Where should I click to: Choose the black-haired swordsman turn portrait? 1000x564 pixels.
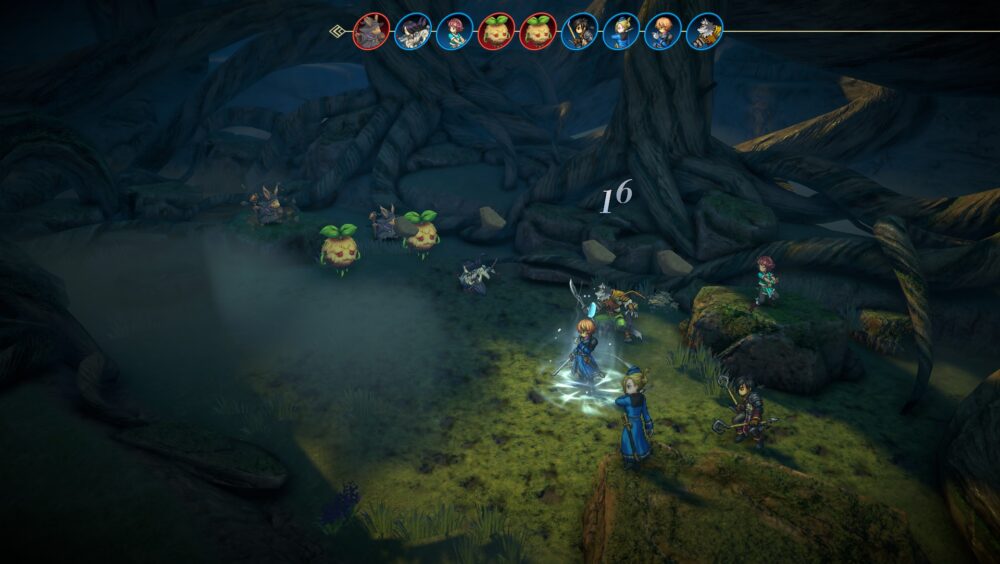580,31
